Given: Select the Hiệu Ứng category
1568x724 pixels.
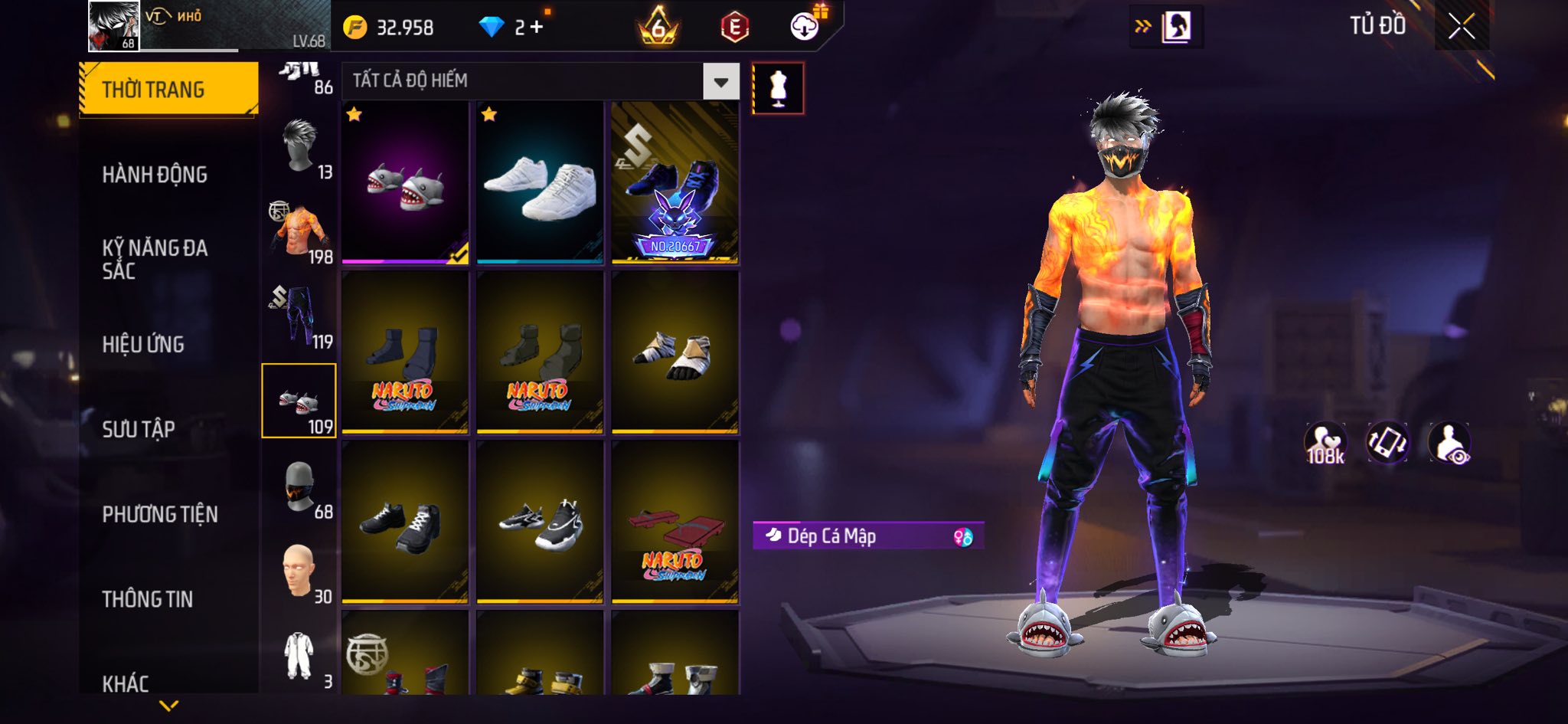Looking at the screenshot, I should pyautogui.click(x=143, y=344).
